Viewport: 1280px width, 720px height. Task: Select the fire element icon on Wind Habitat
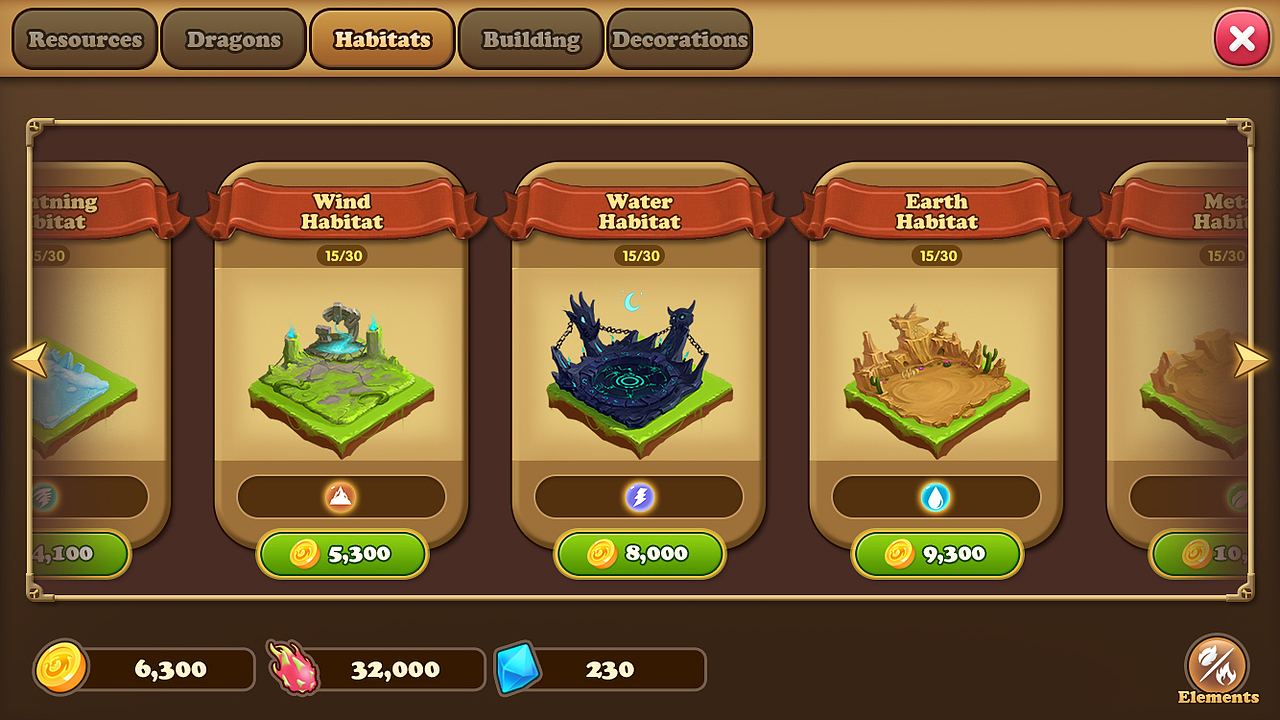pos(342,496)
